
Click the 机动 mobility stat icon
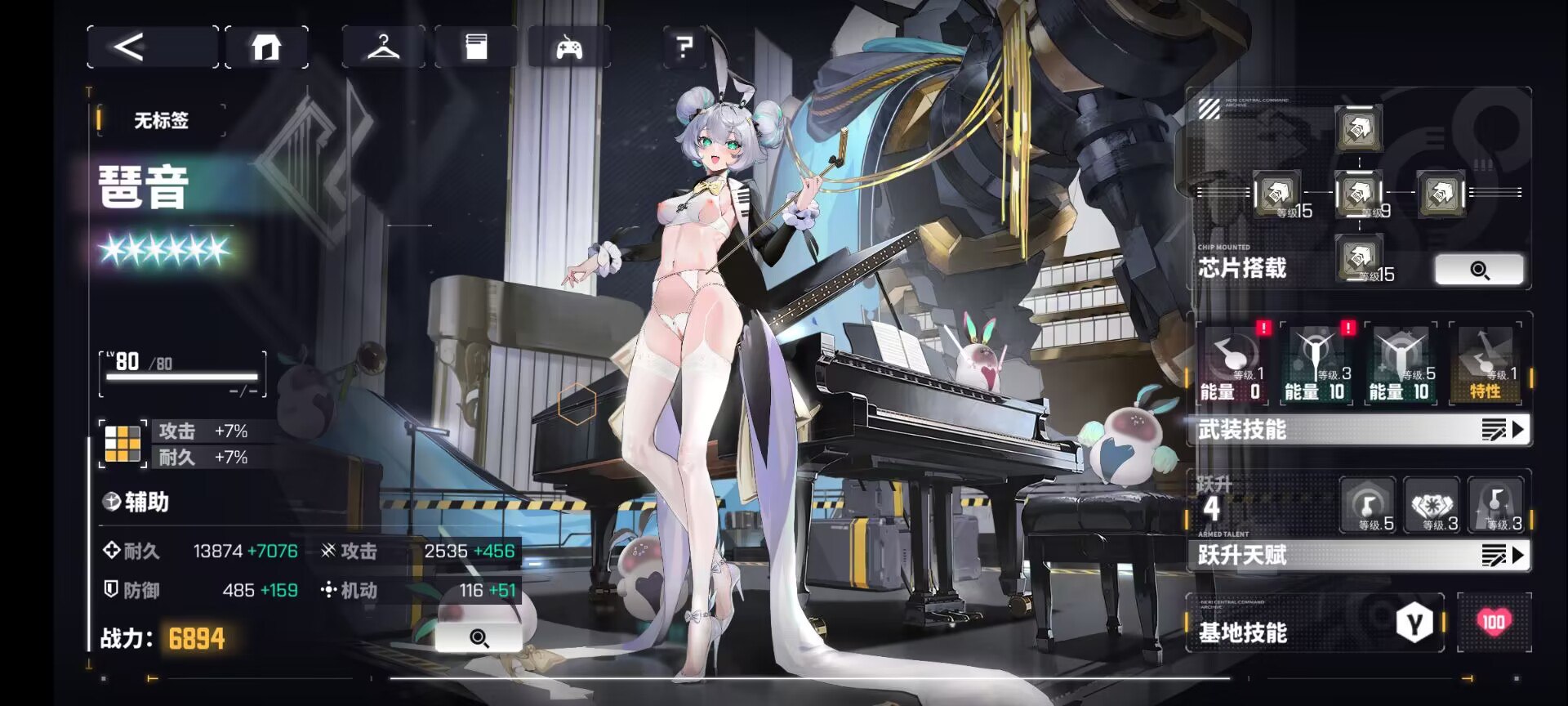[x=330, y=589]
